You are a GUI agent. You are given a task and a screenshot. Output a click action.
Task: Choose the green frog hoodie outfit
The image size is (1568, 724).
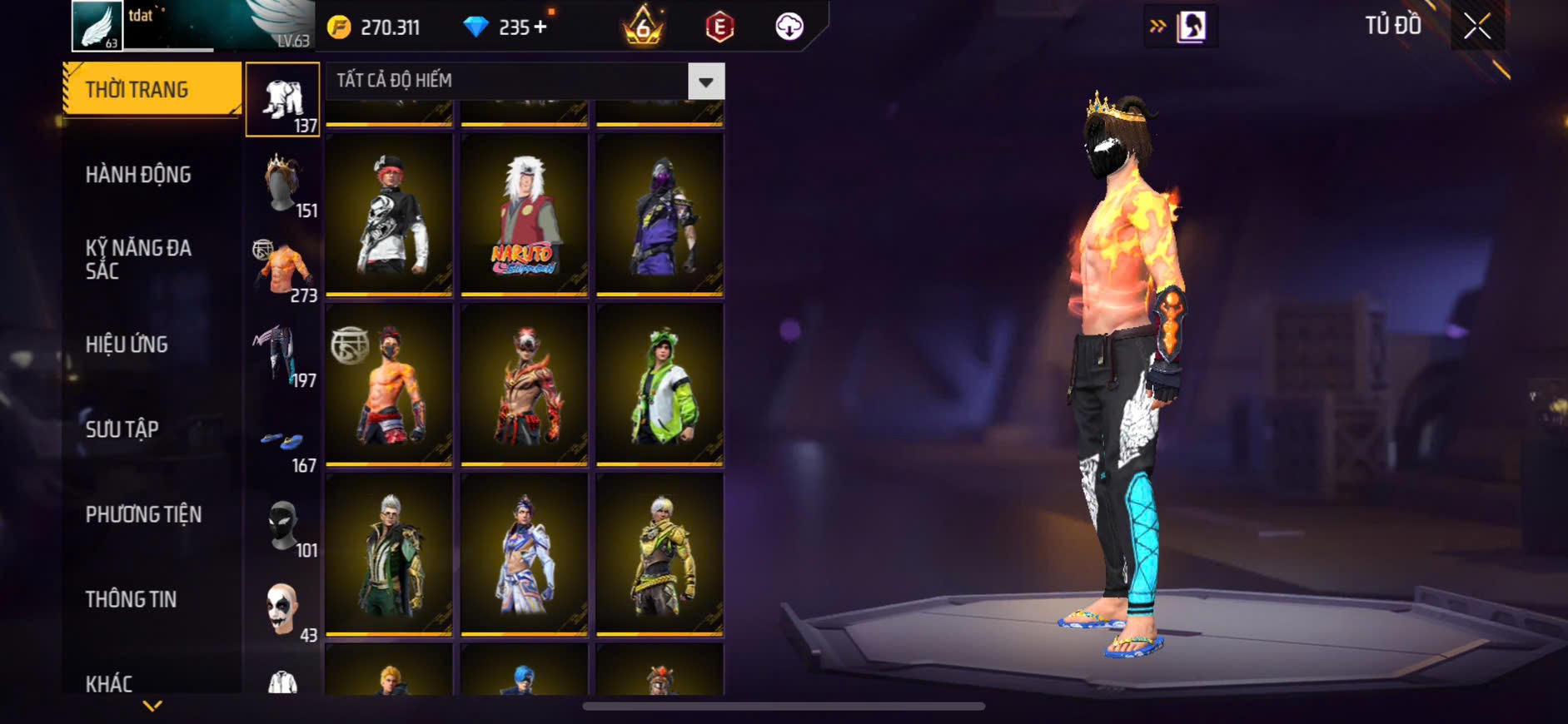pyautogui.click(x=660, y=384)
